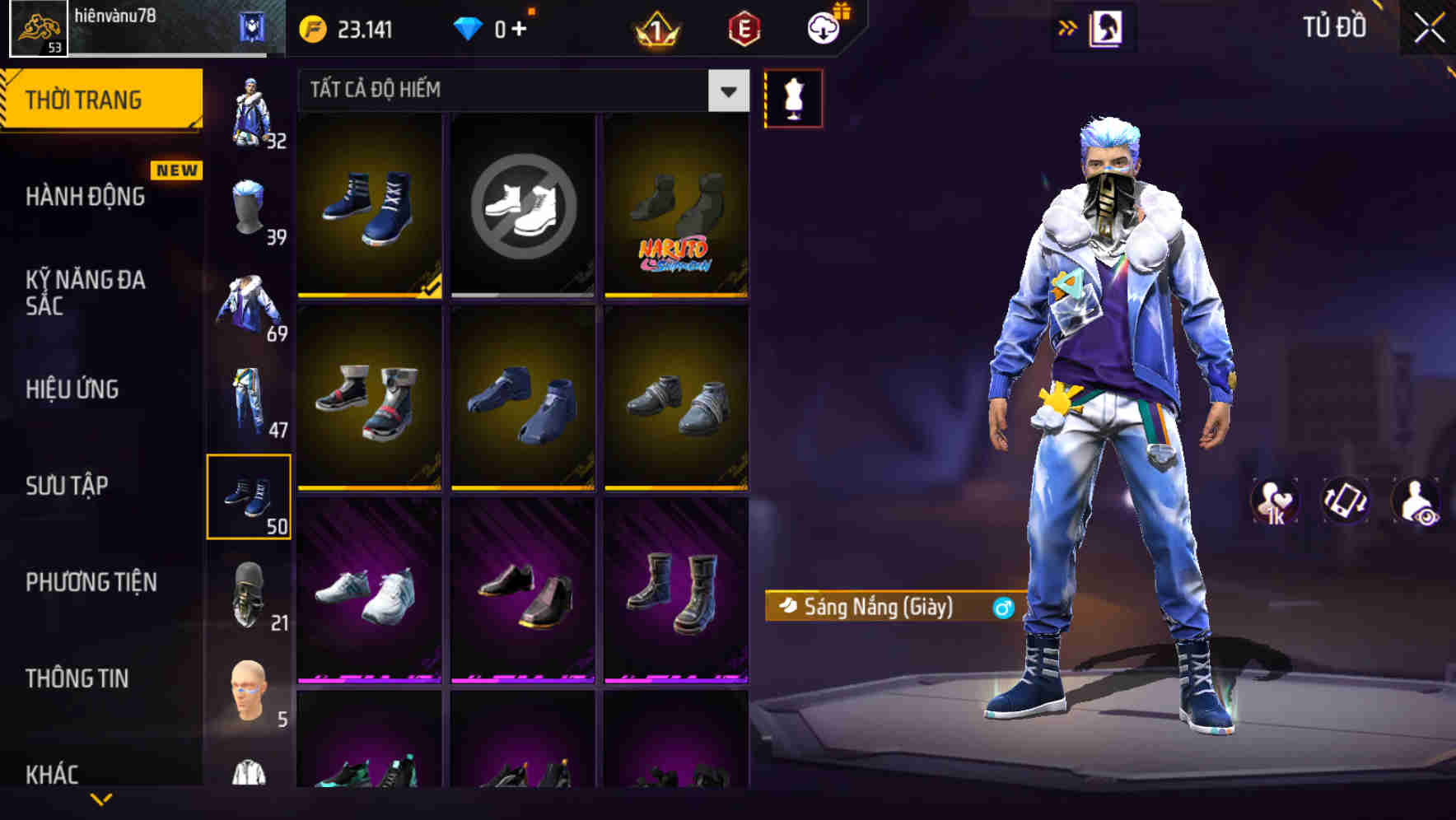The image size is (1456, 820).
Task: Click the Naruto Shippuden shoes thumbnail
Action: 677,204
